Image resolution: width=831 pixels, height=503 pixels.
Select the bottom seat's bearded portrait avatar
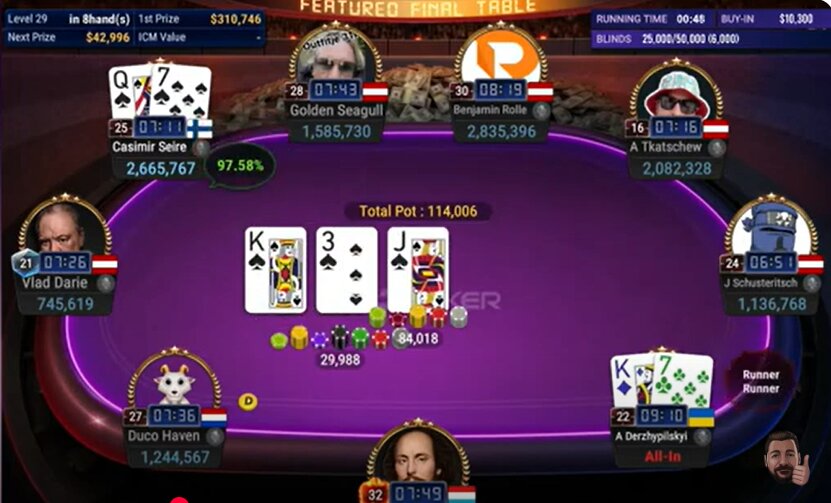[417, 458]
